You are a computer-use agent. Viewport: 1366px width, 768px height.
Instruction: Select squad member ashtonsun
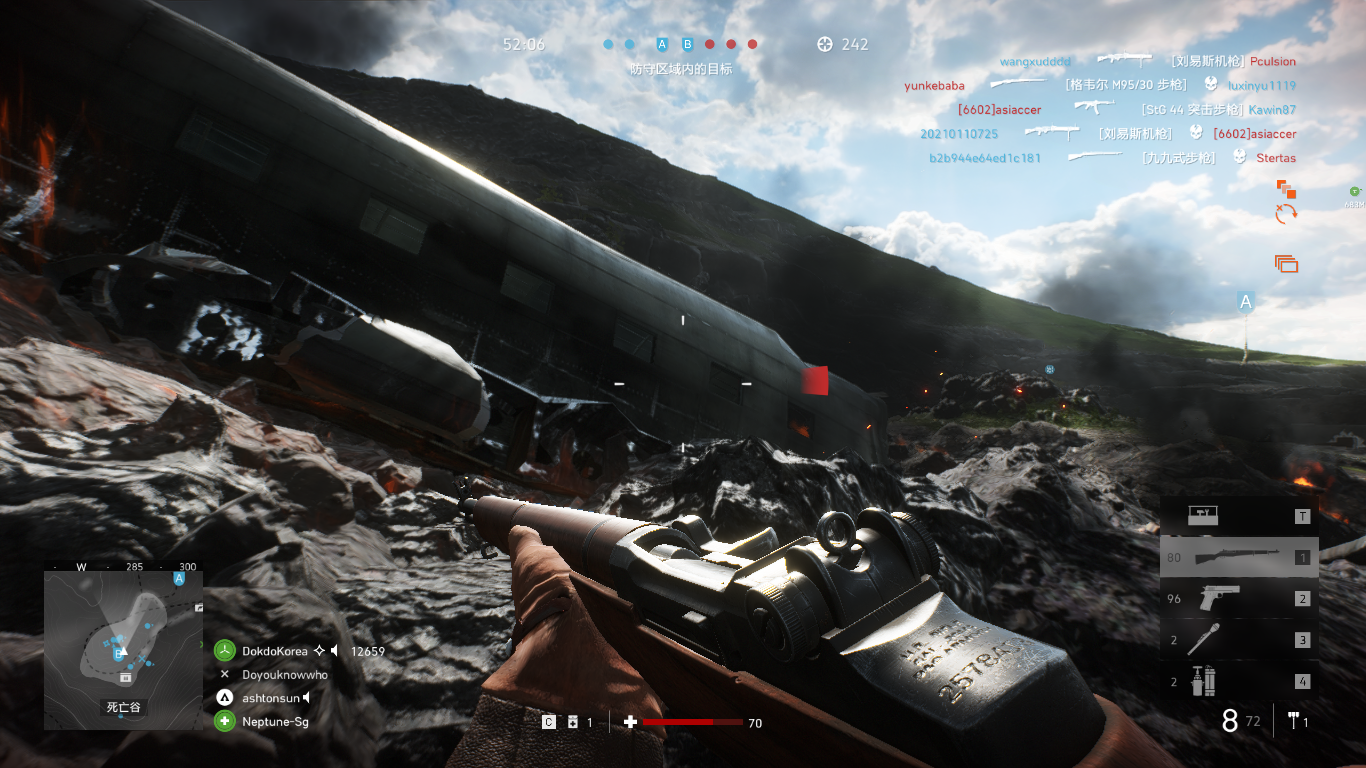[x=270, y=698]
